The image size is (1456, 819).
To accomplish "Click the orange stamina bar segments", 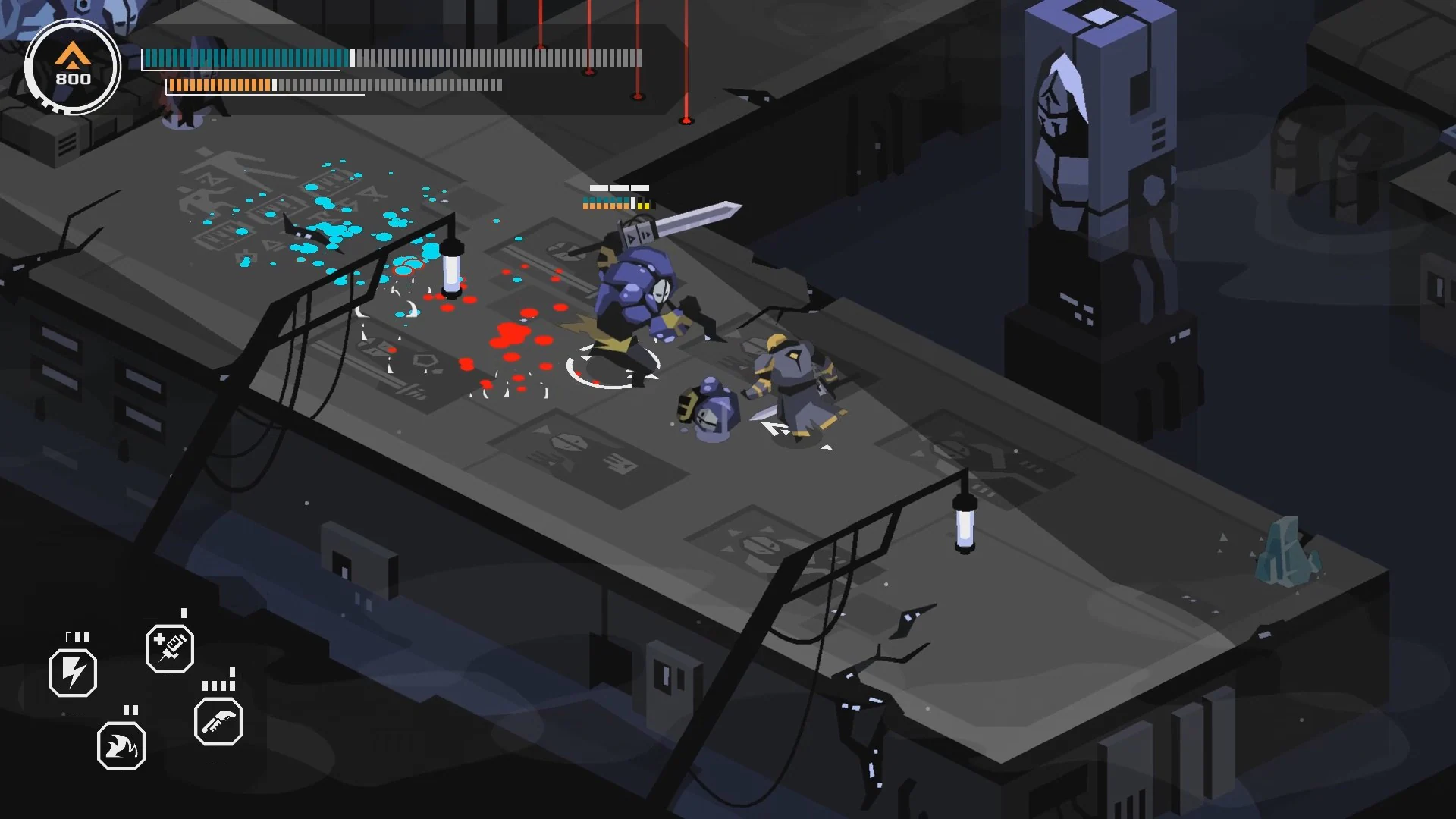I will click(x=220, y=83).
